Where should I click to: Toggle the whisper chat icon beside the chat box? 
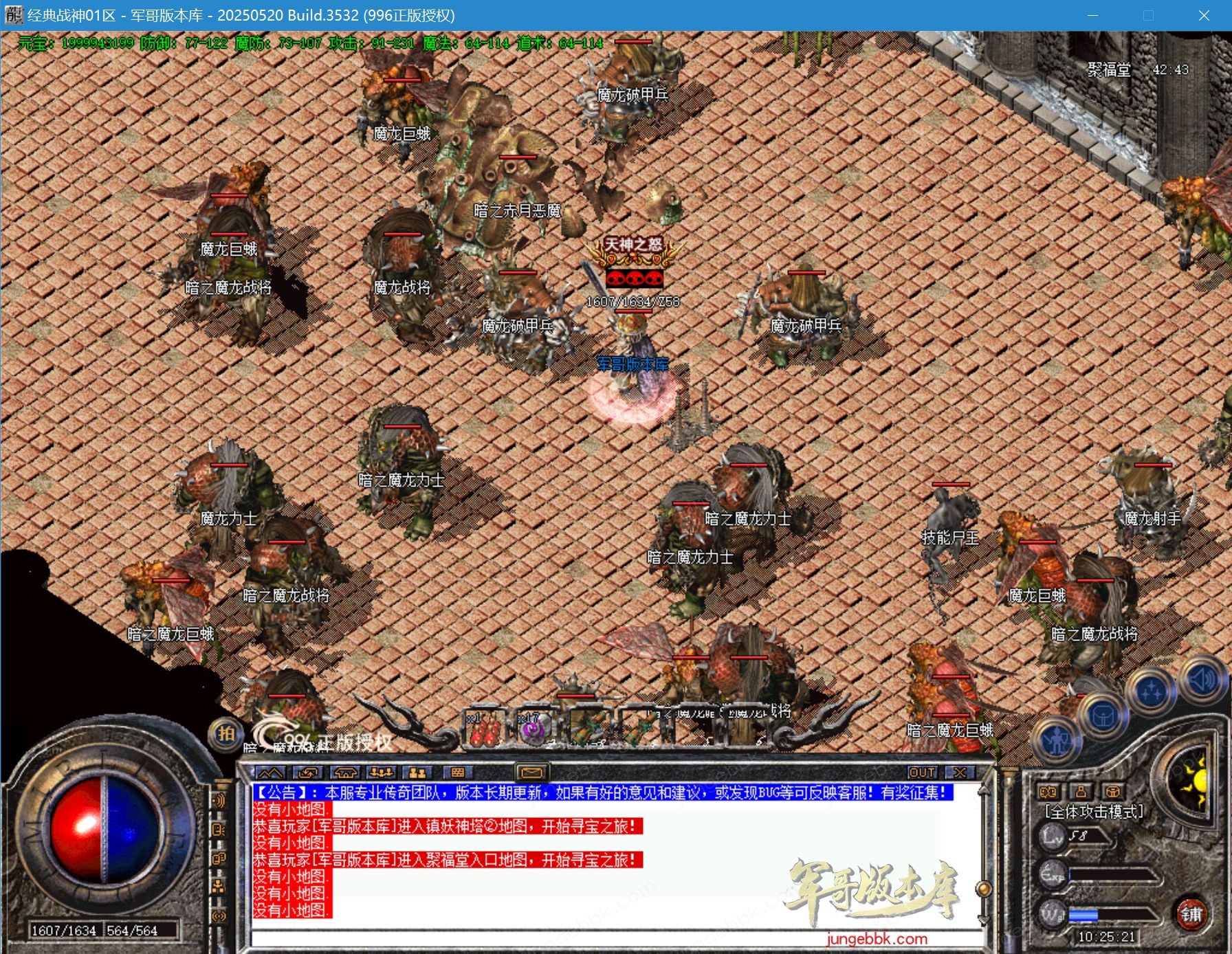coord(219,829)
